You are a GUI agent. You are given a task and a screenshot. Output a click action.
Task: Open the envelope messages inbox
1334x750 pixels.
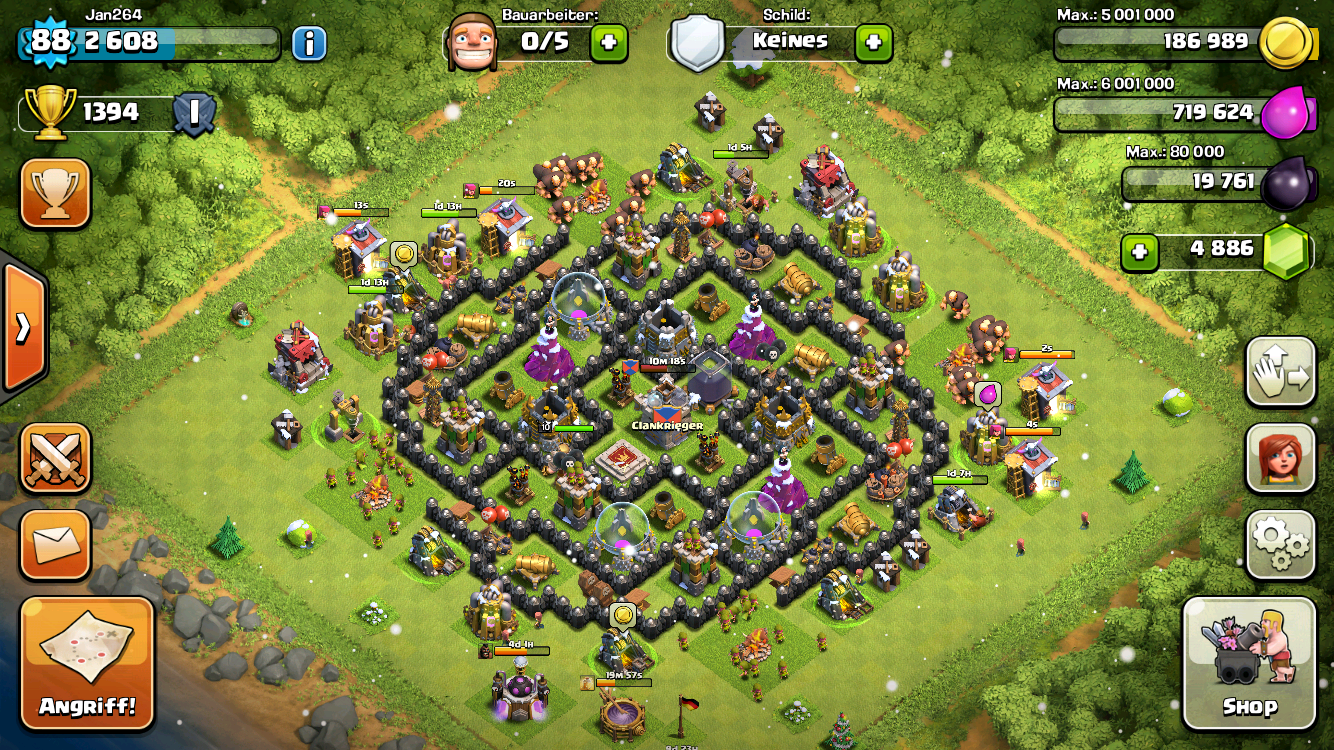pos(56,545)
